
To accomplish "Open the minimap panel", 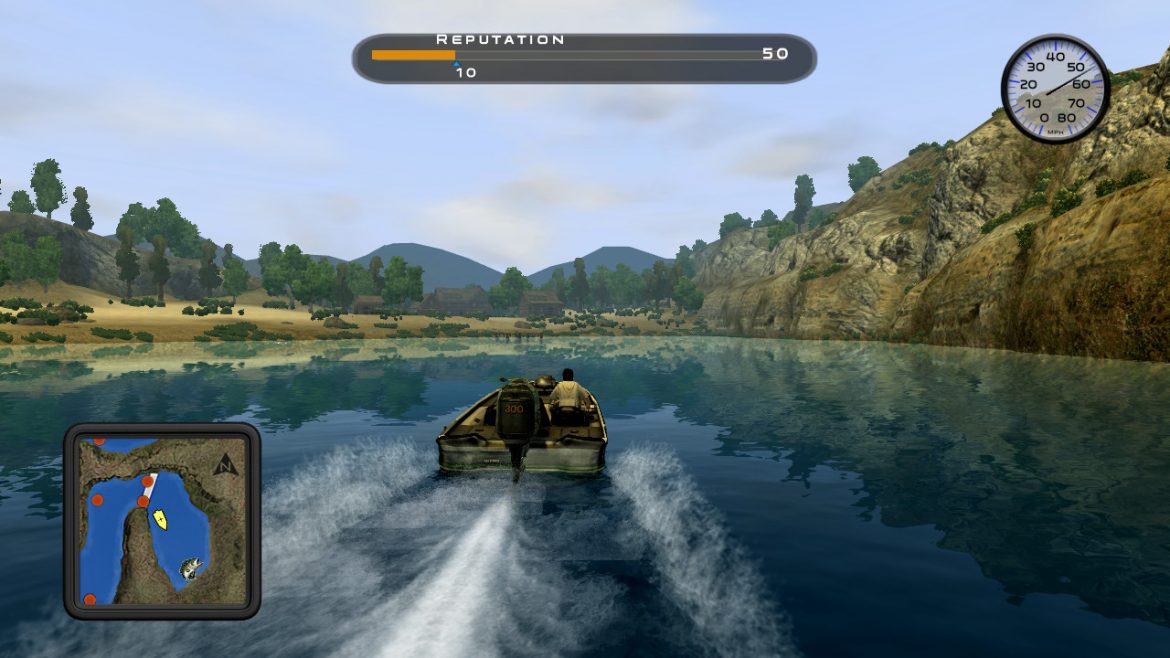I will [x=162, y=521].
